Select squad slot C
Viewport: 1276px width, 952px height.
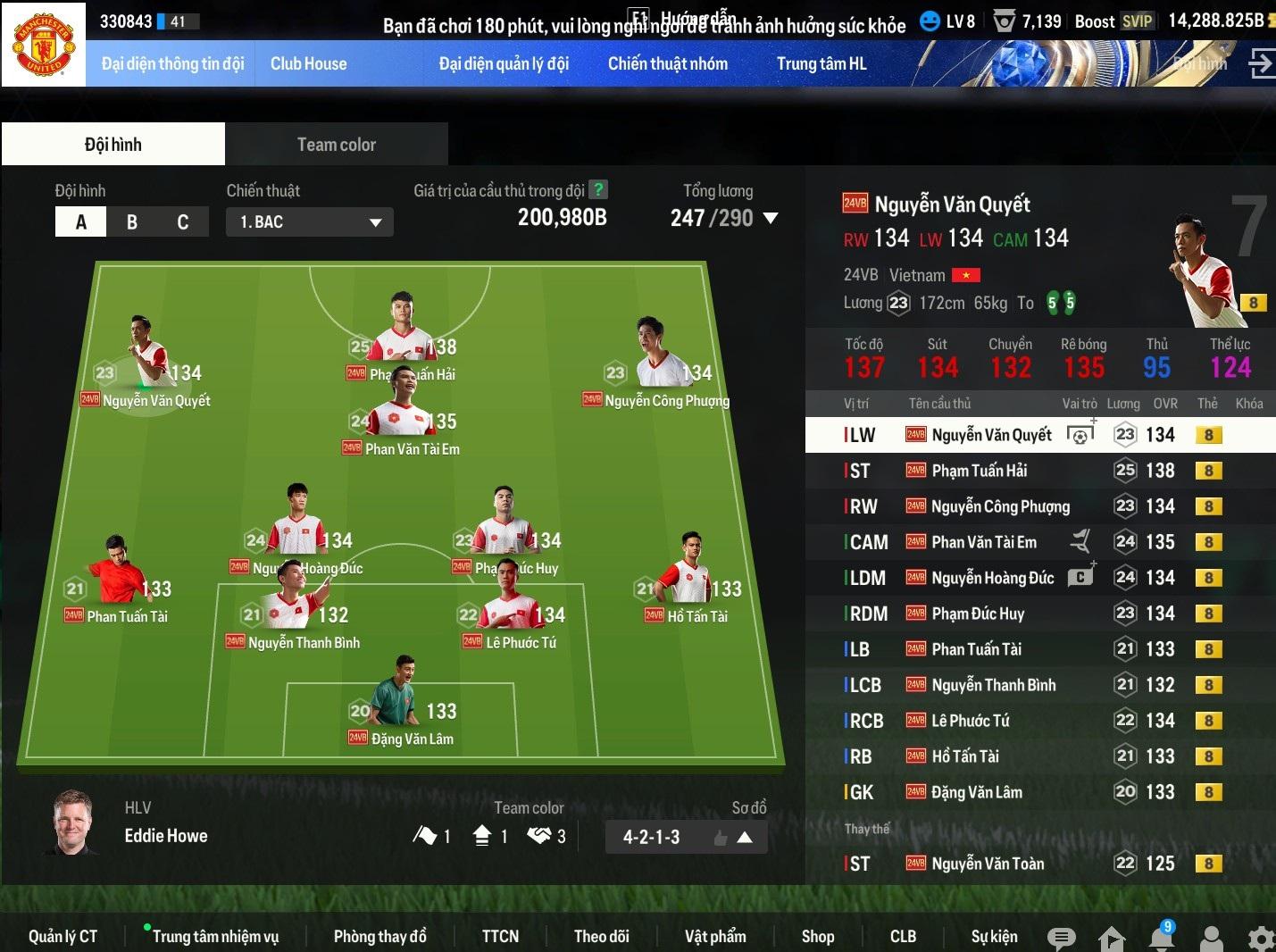pyautogui.click(x=183, y=221)
